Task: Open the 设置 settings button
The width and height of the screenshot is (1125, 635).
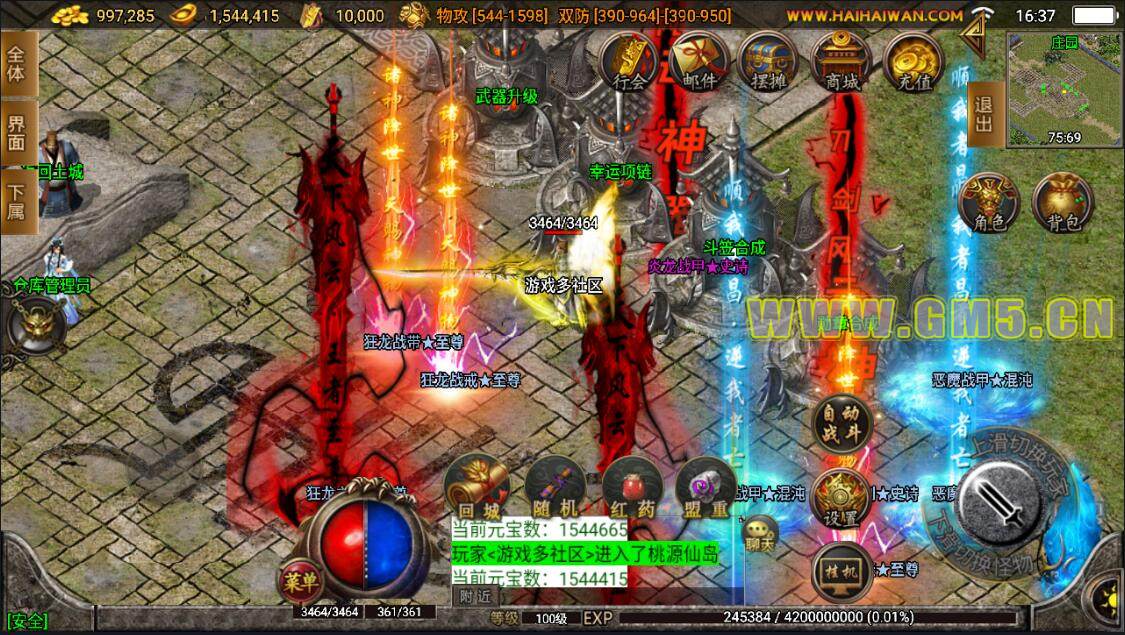Action: [x=840, y=498]
